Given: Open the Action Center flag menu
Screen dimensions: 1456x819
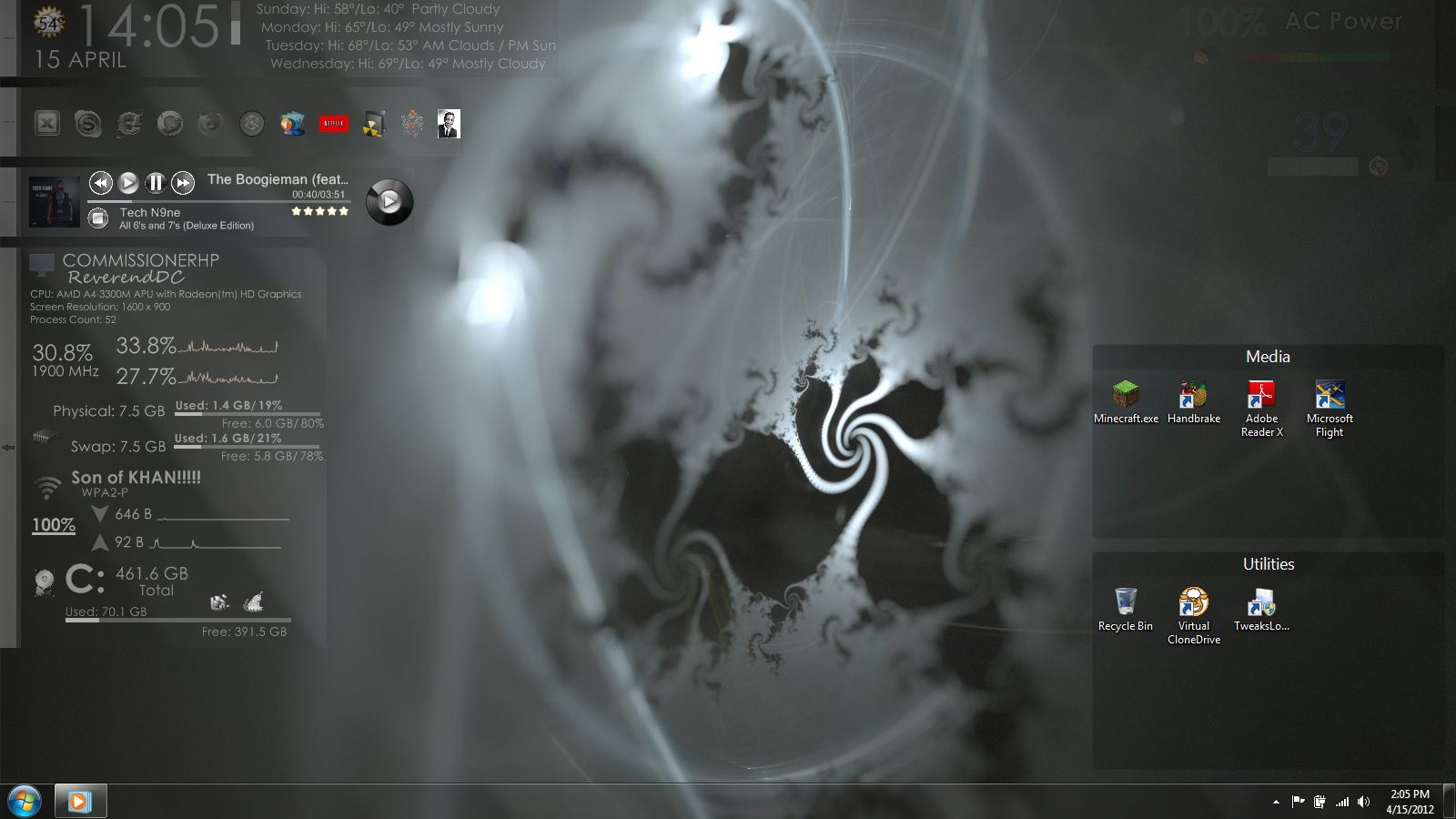Looking at the screenshot, I should [1296, 802].
